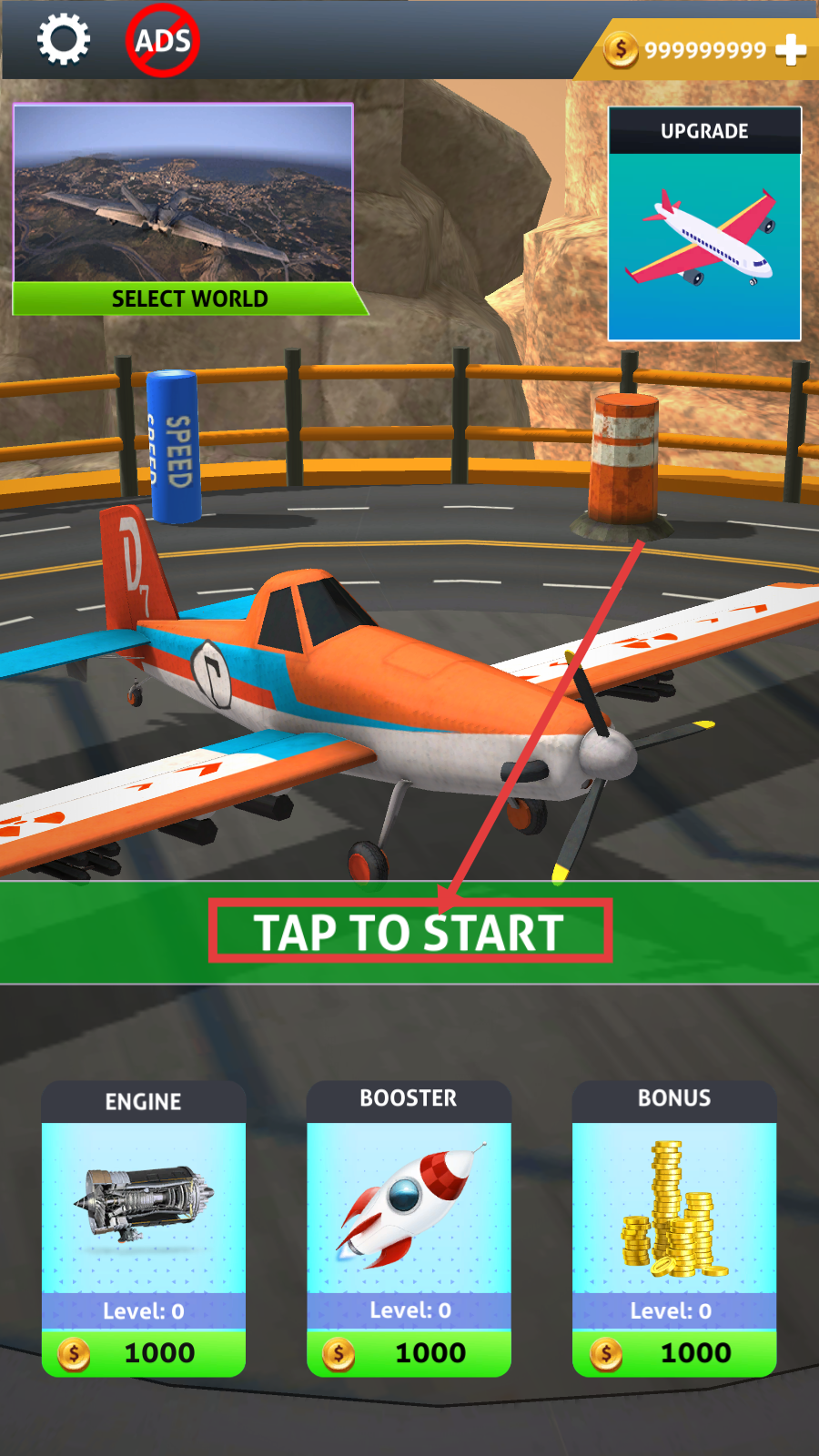The height and width of the screenshot is (1456, 819).
Task: Open the plane Upgrade panel
Action: coord(704,224)
